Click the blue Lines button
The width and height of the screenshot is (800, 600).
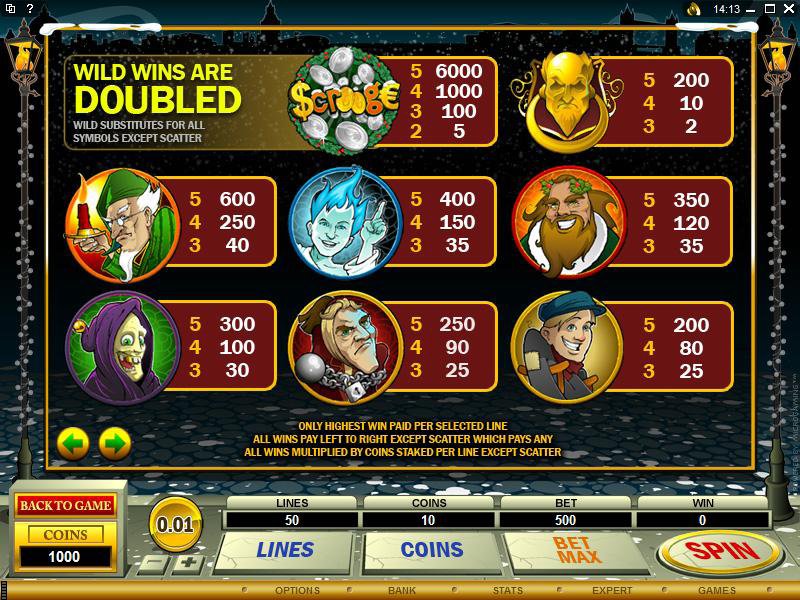pyautogui.click(x=285, y=549)
